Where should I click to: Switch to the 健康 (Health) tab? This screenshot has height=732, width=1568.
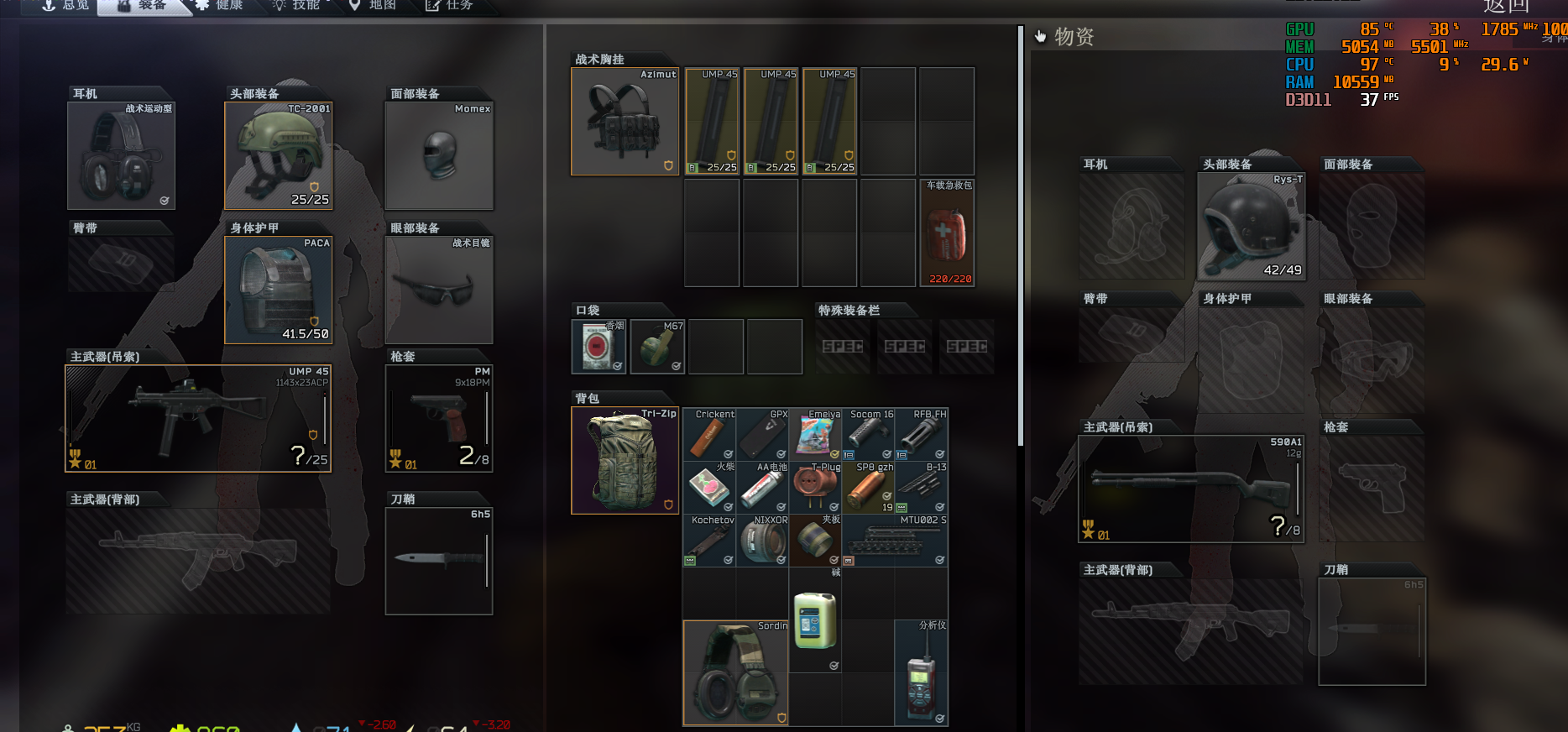(x=220, y=6)
